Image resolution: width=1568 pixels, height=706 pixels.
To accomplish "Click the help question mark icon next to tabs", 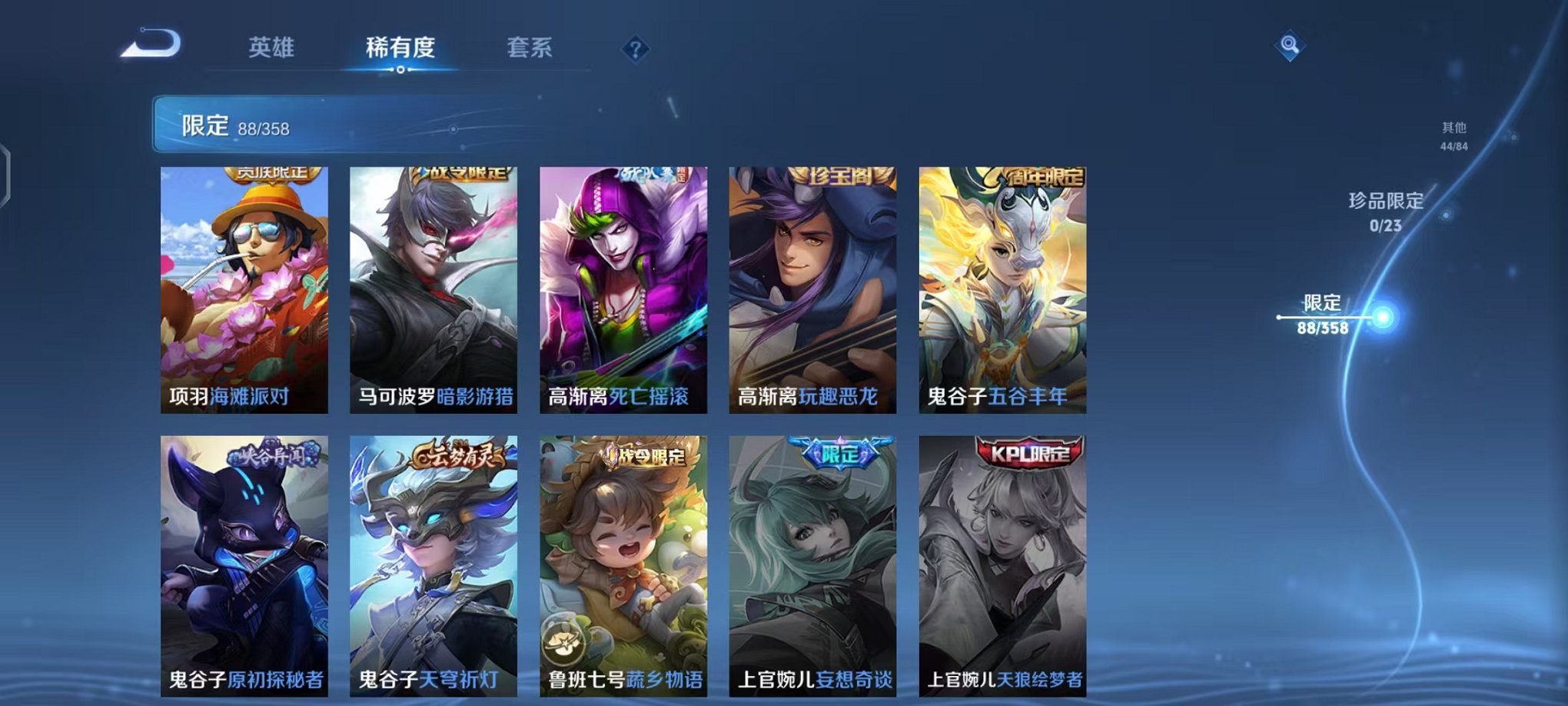I will tap(634, 49).
